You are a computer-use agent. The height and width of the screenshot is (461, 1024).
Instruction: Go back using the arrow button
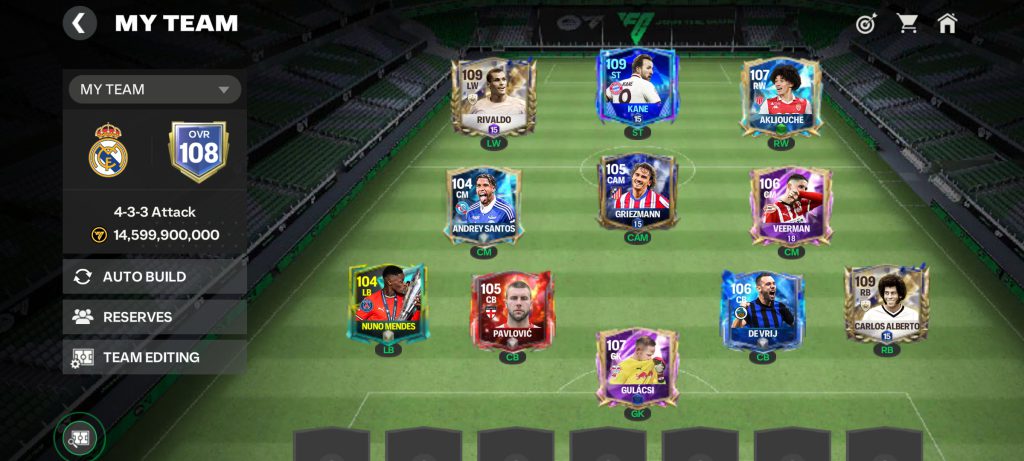[x=79, y=23]
